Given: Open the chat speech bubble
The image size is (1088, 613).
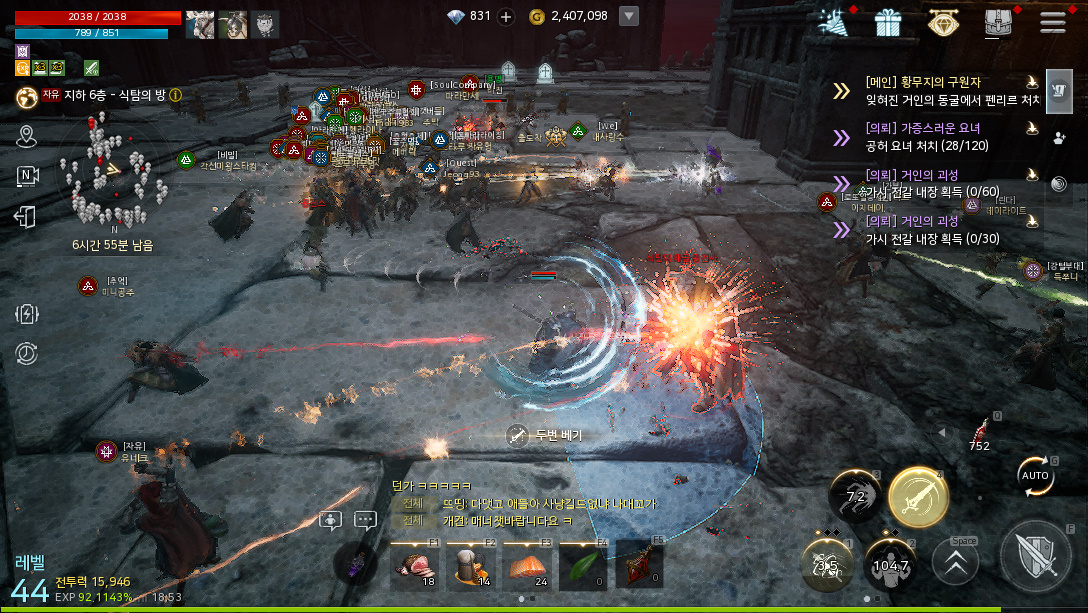Looking at the screenshot, I should coord(365,520).
